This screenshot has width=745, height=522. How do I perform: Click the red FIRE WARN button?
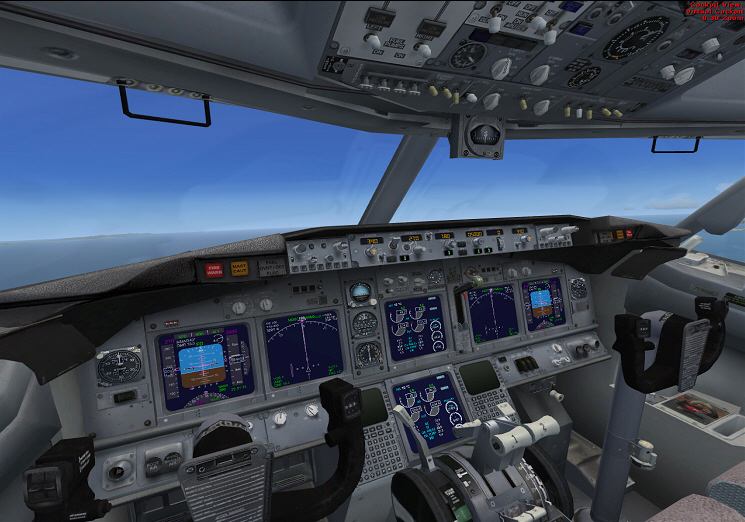pos(214,269)
